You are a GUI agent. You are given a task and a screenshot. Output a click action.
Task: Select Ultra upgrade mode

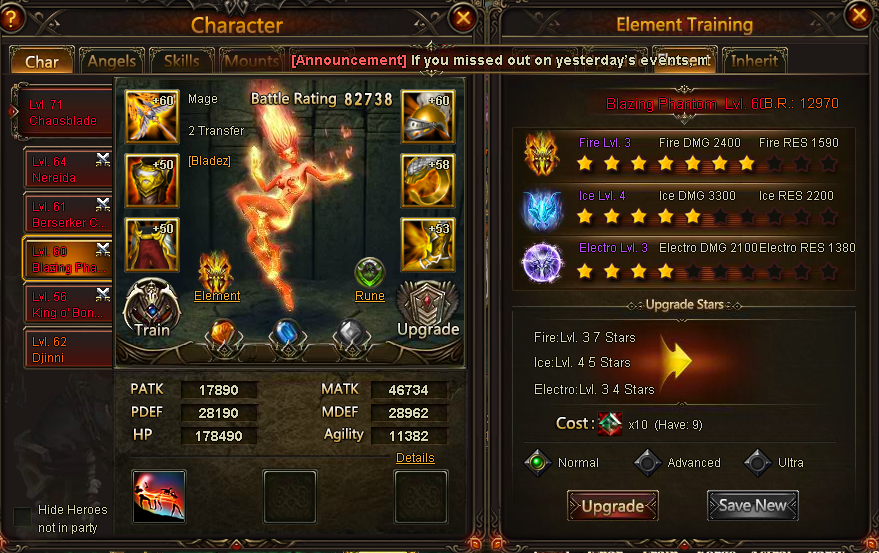(x=760, y=462)
